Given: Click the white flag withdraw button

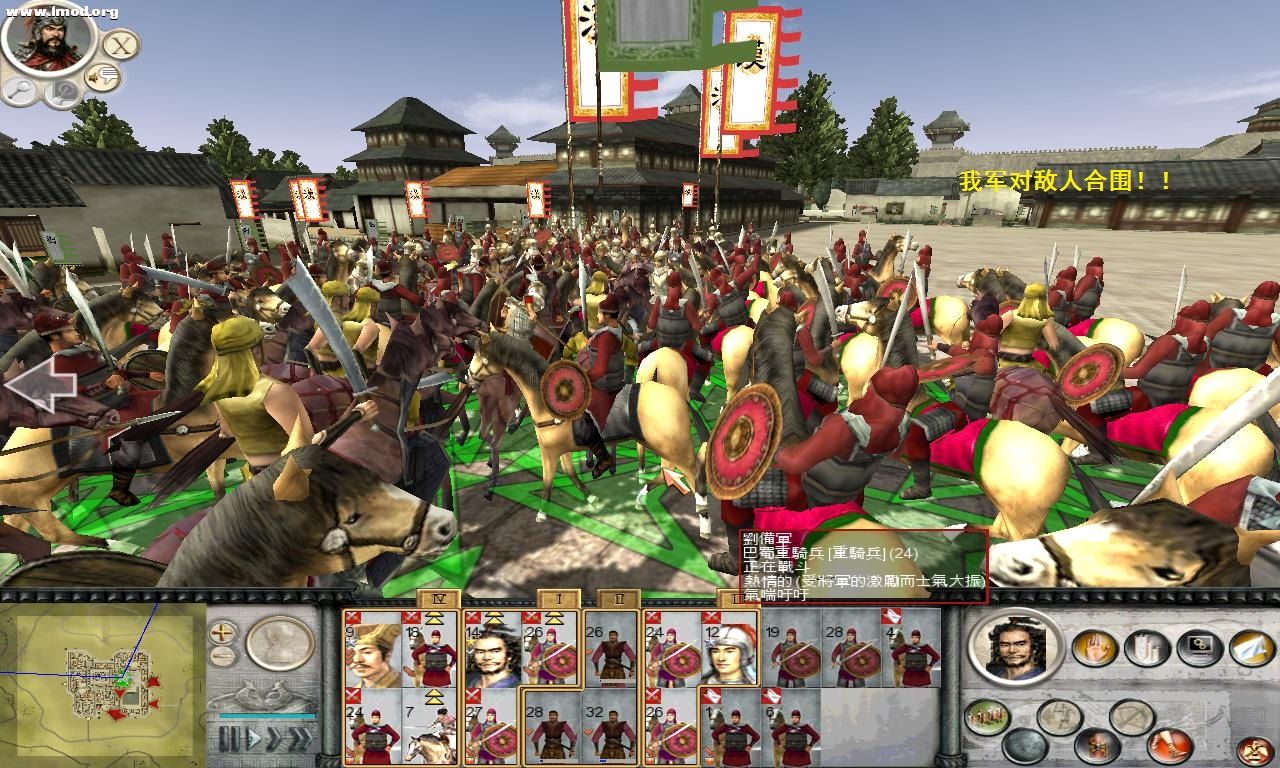Looking at the screenshot, I should 1252,648.
